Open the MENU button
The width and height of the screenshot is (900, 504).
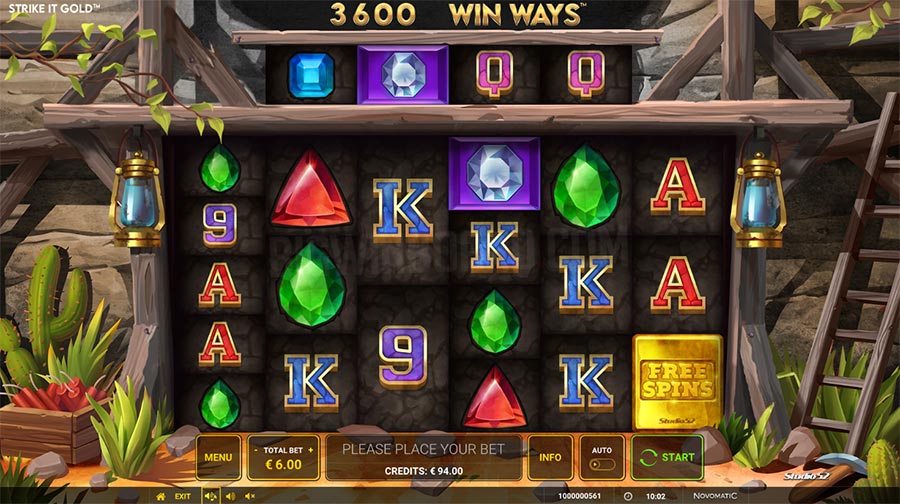[x=218, y=458]
